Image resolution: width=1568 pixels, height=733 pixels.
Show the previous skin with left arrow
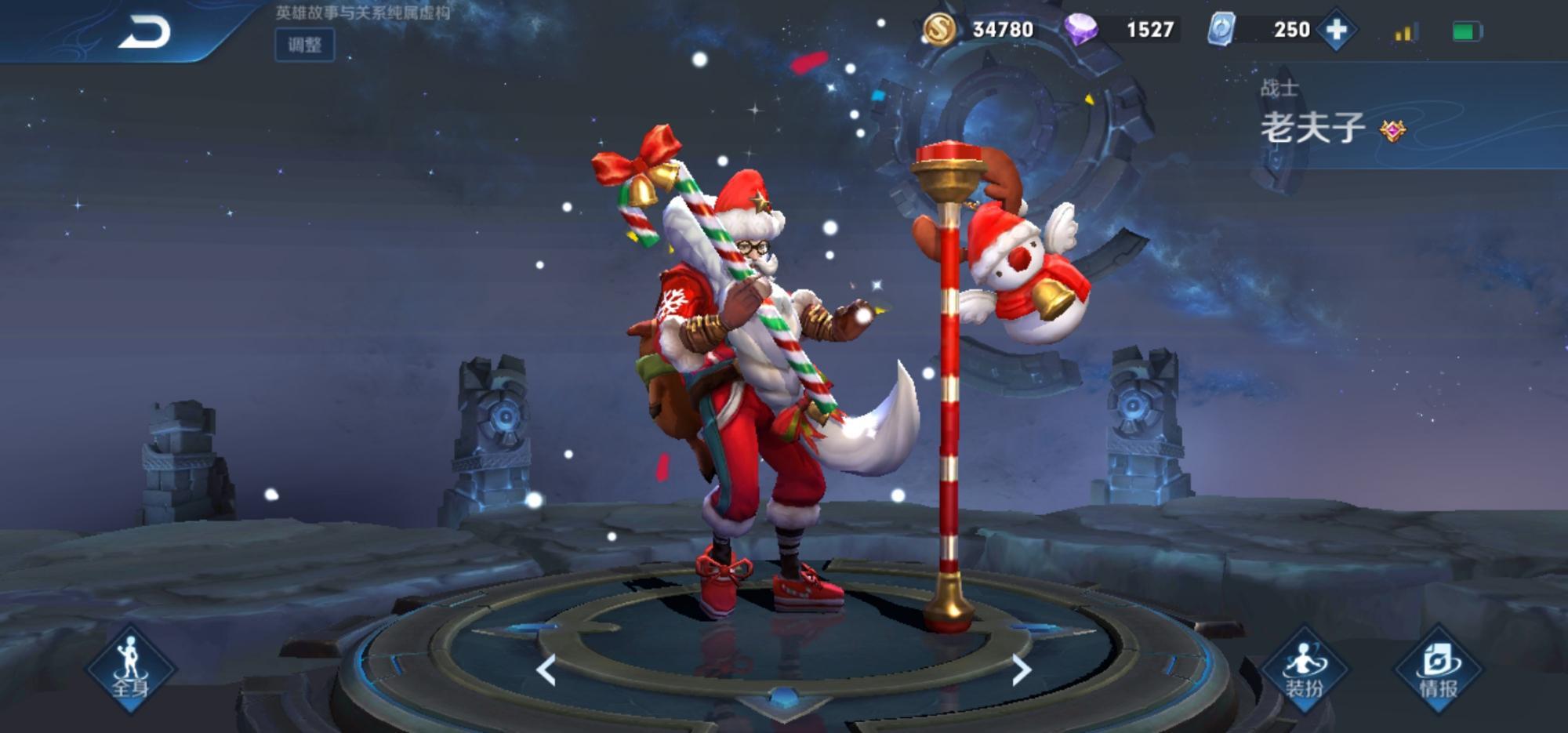click(546, 670)
